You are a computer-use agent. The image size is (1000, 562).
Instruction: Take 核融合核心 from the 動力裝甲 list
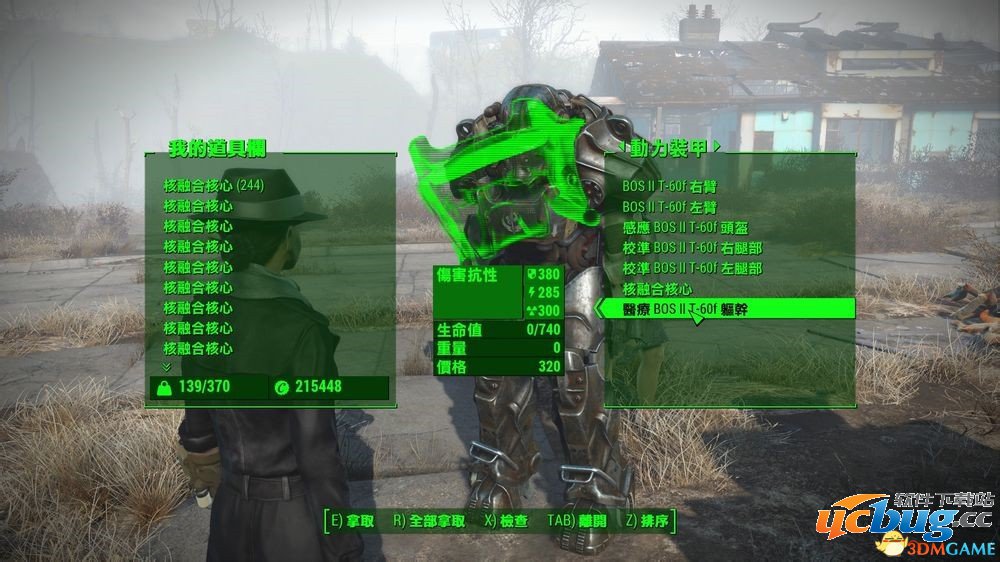pos(655,289)
